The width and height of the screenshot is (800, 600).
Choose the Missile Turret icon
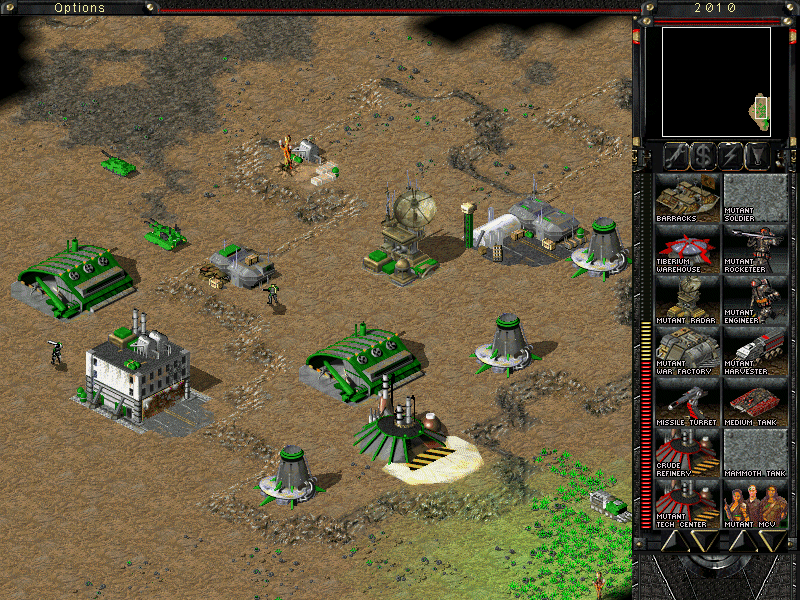click(687, 402)
